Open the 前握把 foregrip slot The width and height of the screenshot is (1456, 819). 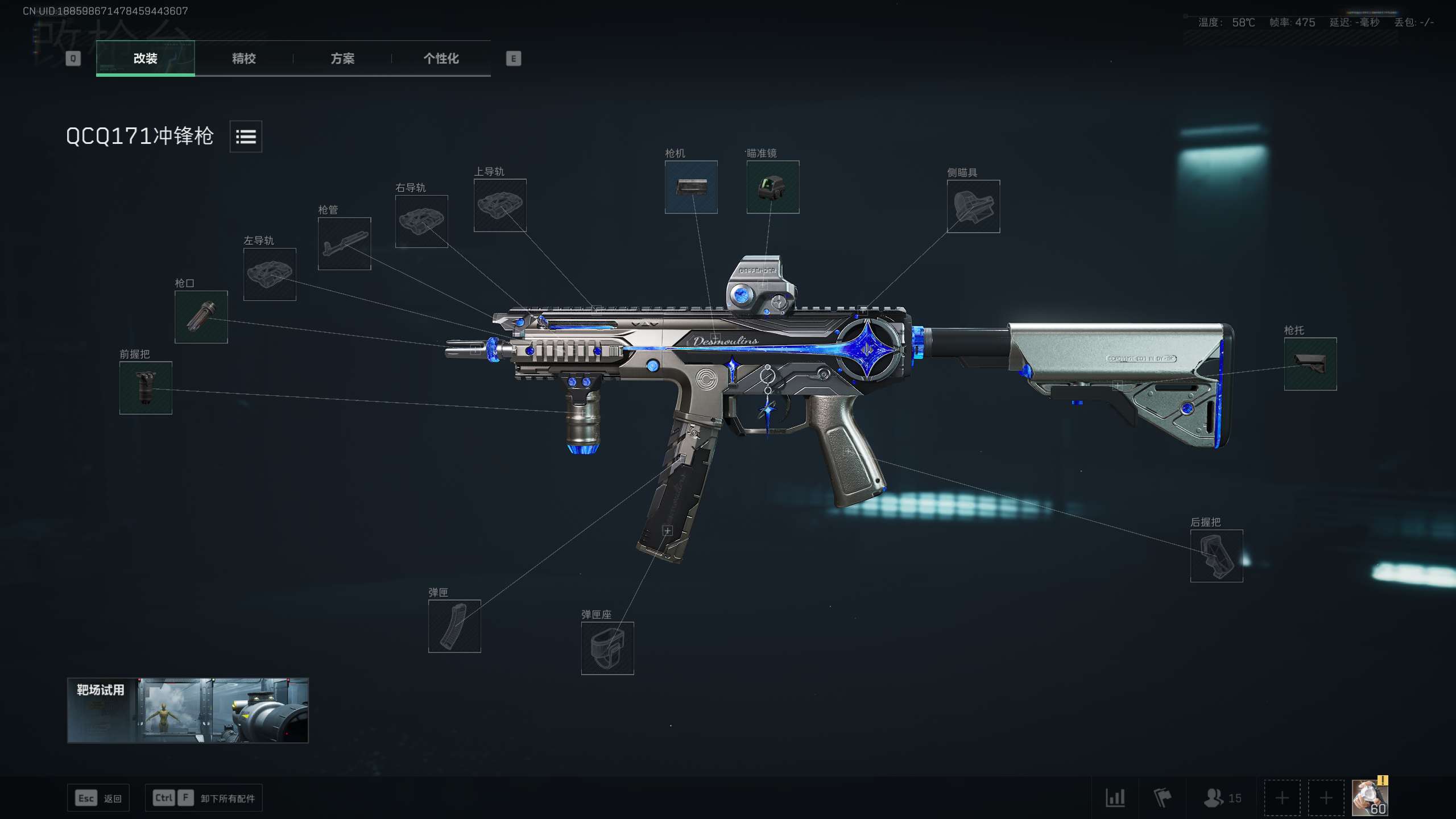click(x=146, y=388)
